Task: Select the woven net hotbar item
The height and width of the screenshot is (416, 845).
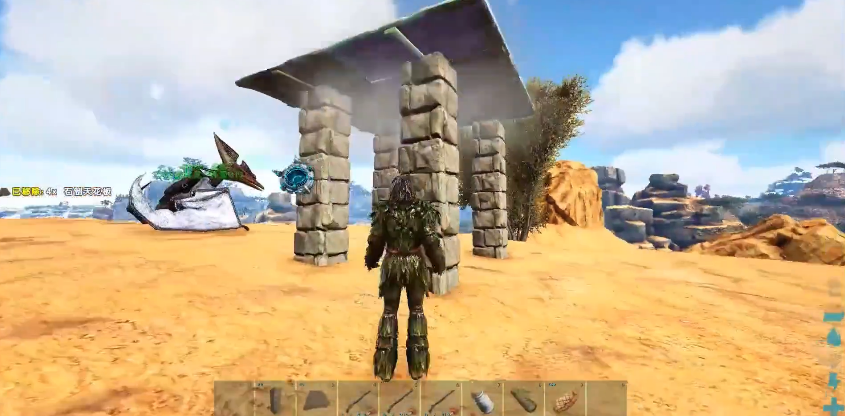Action: point(565,400)
